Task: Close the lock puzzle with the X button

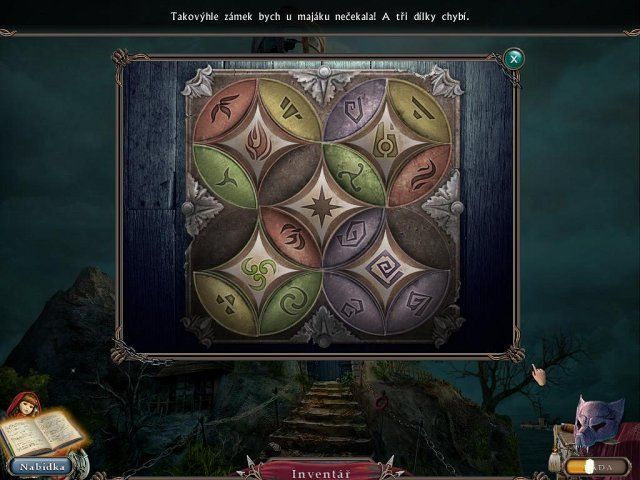Action: [514, 58]
